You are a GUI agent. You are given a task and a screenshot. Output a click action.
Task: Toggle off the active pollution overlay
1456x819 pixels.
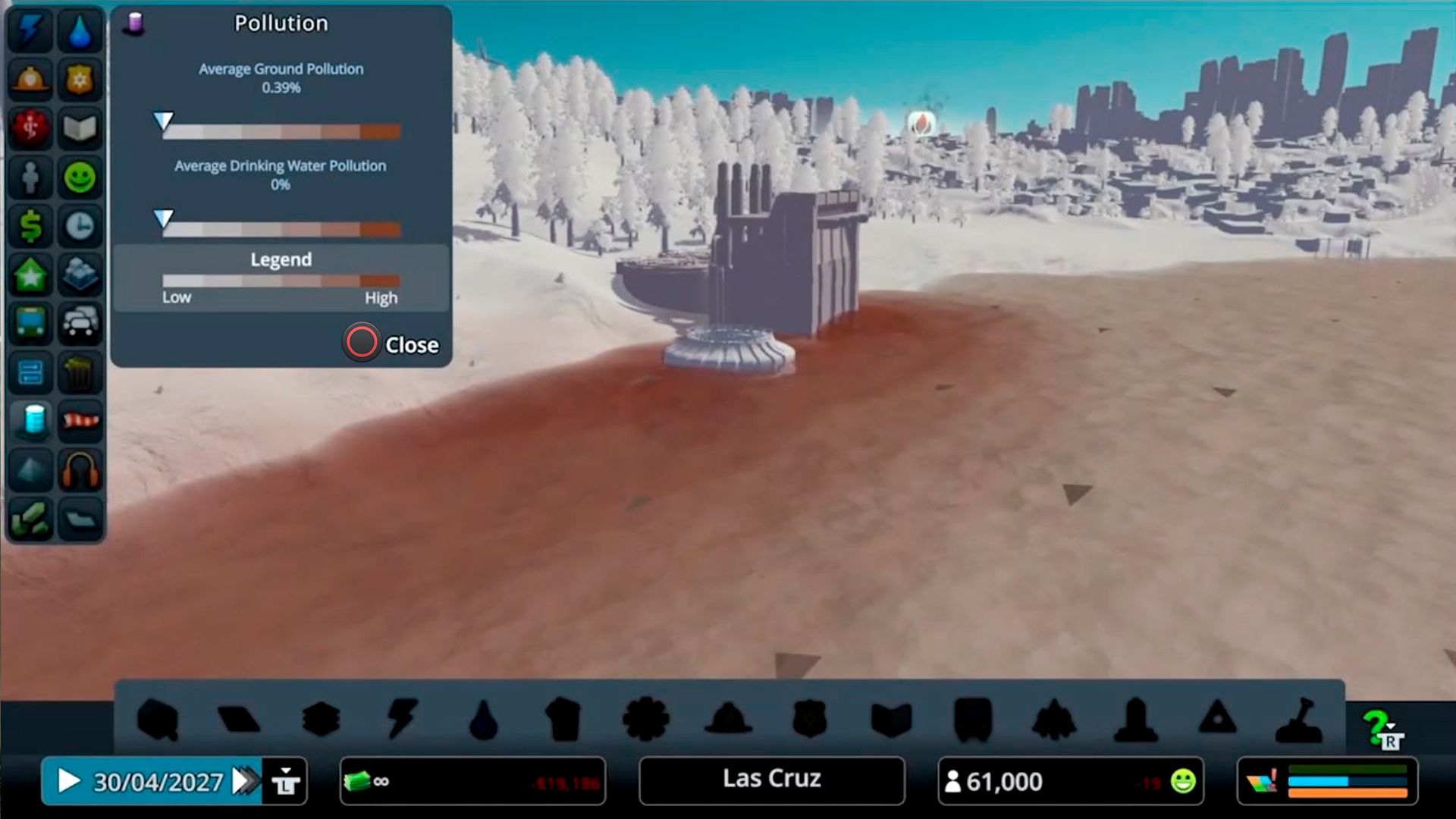pyautogui.click(x=30, y=422)
